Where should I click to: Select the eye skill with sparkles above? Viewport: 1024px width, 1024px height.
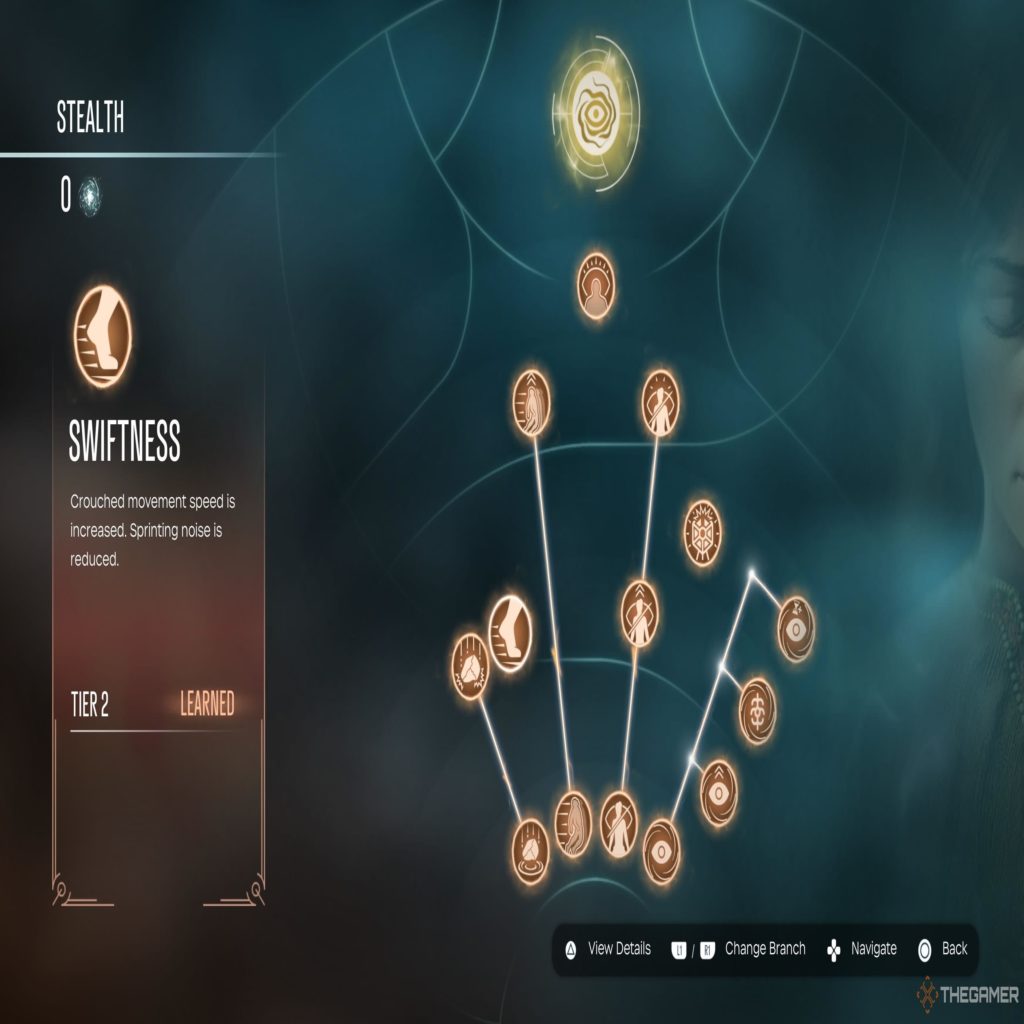[796, 629]
